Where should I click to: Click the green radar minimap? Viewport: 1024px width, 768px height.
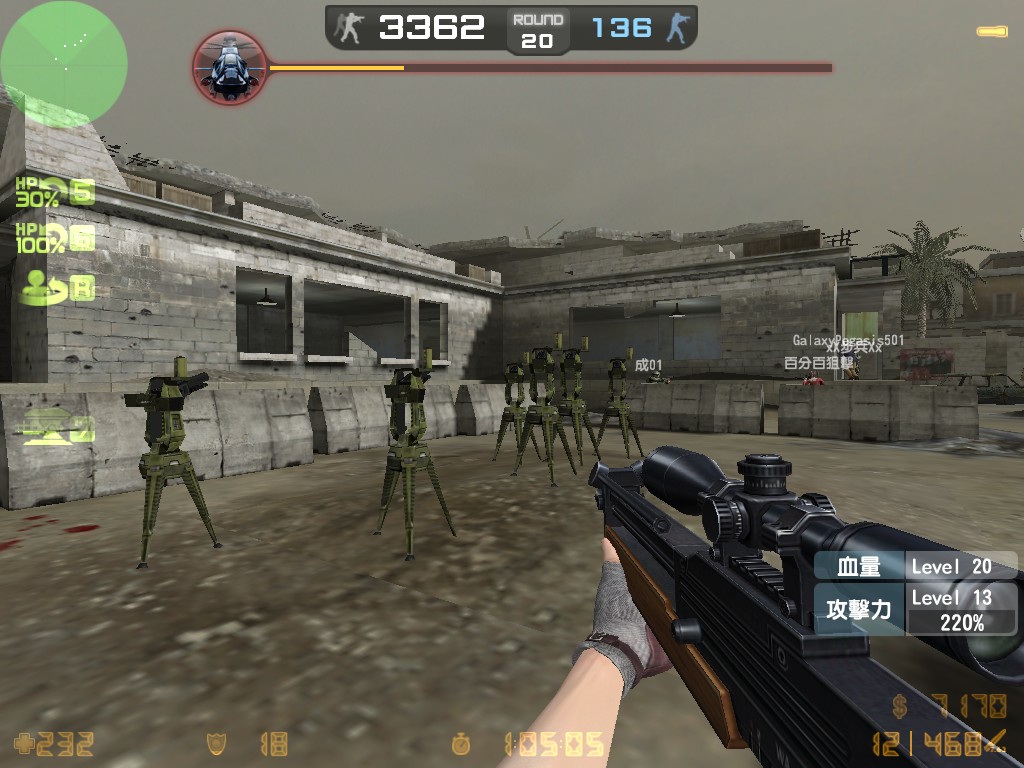[64, 64]
